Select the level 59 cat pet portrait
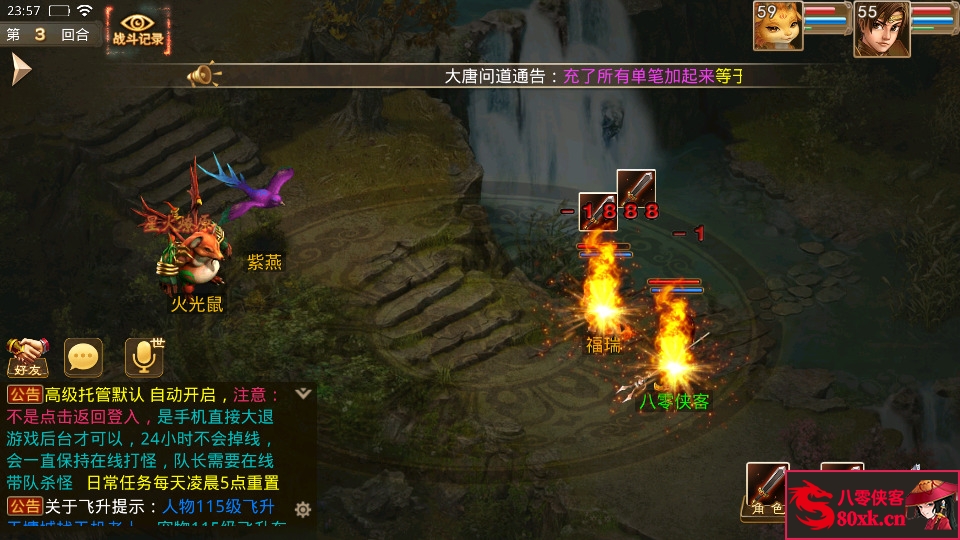The image size is (960, 540). [777, 26]
